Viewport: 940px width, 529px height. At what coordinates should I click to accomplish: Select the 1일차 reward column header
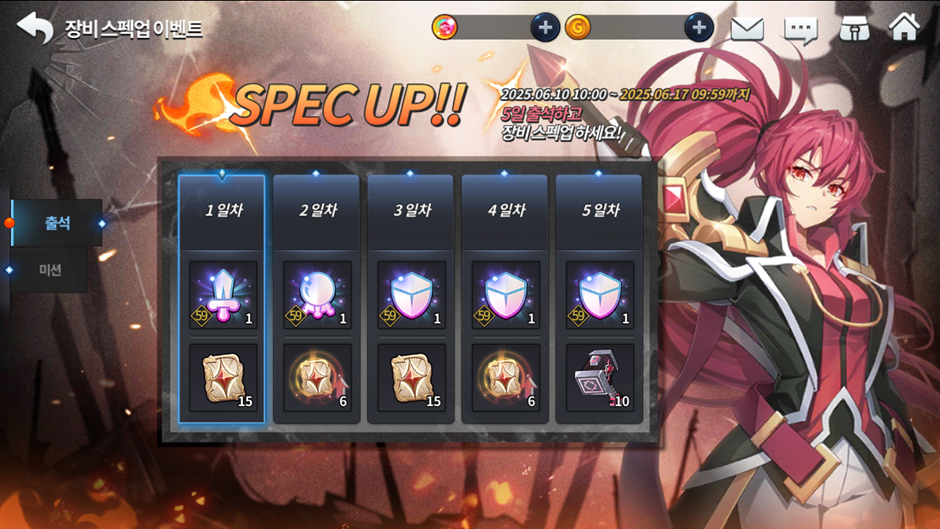(222, 211)
